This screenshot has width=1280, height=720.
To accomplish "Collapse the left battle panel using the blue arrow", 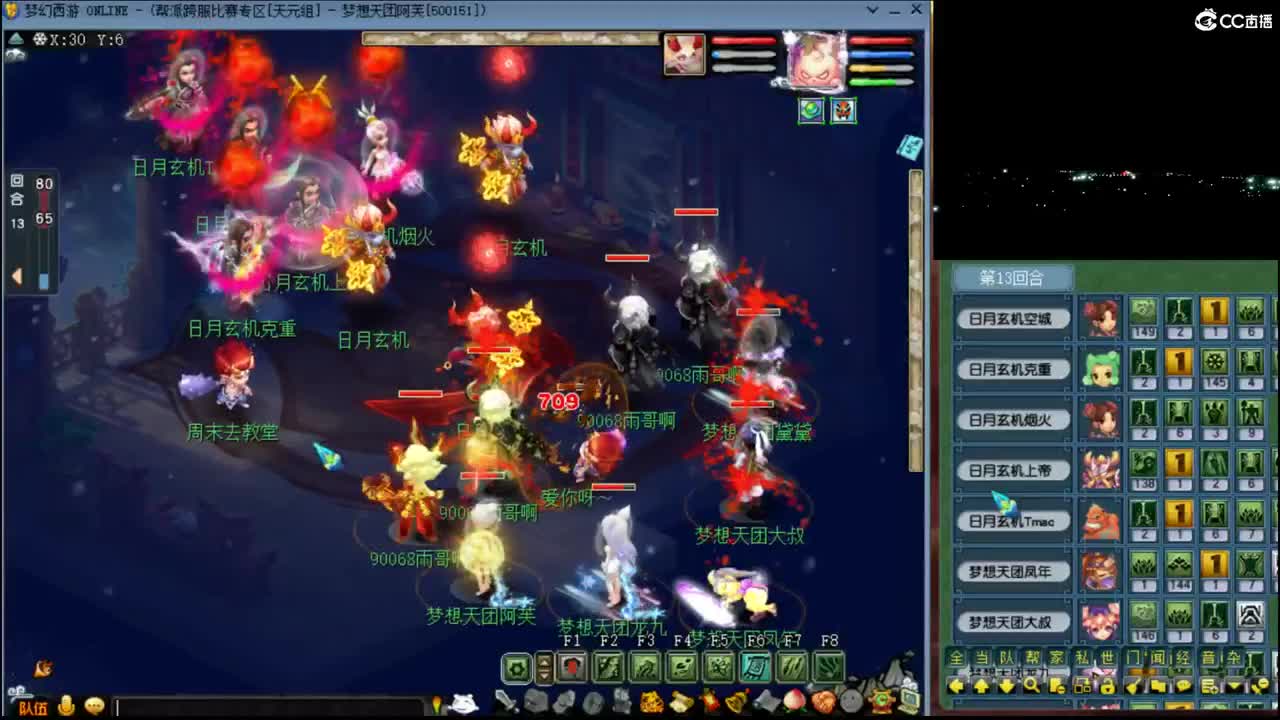I will click(16, 277).
